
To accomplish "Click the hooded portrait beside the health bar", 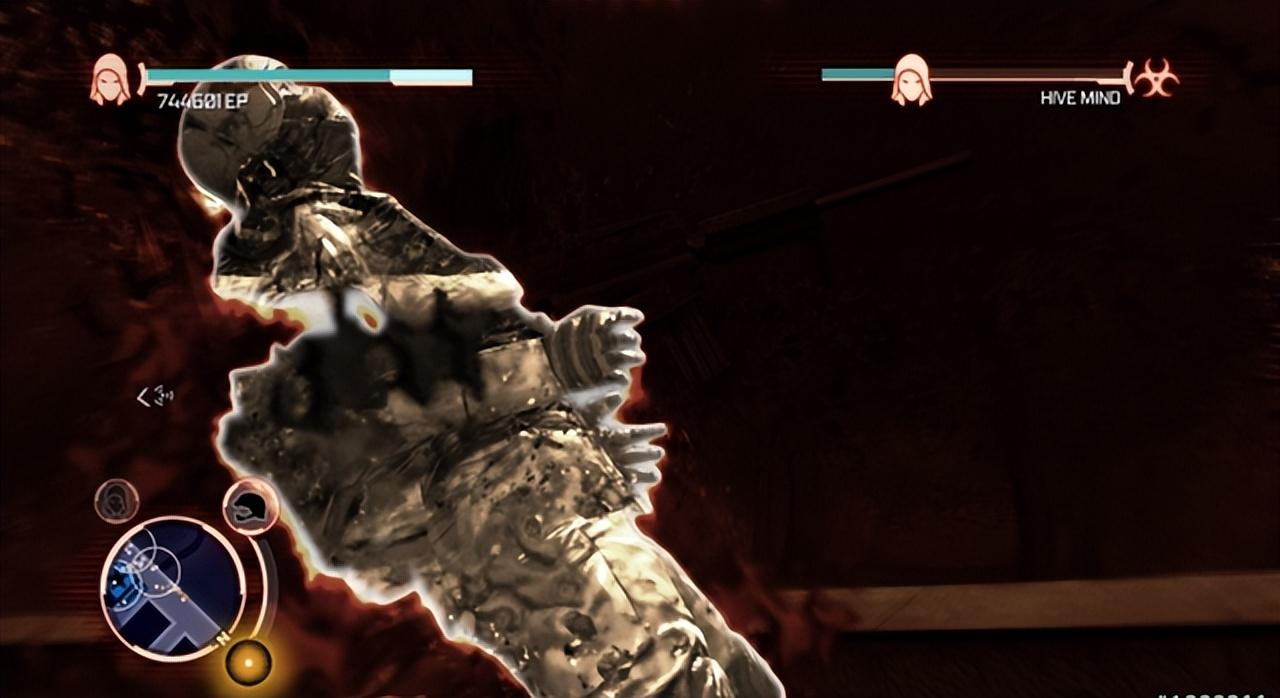I will (x=110, y=80).
